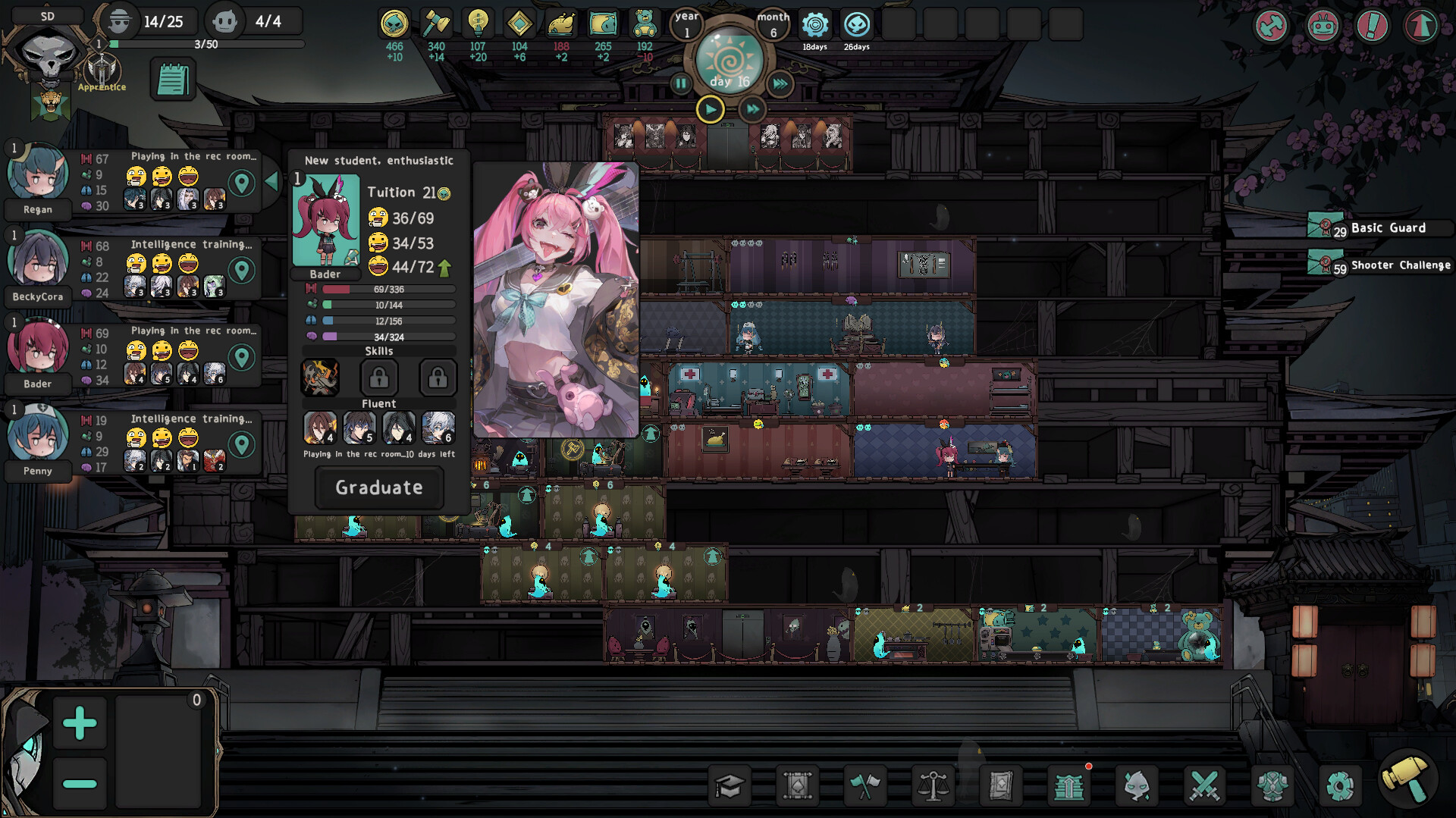View Bader's unlocked fire skill icon

321,378
